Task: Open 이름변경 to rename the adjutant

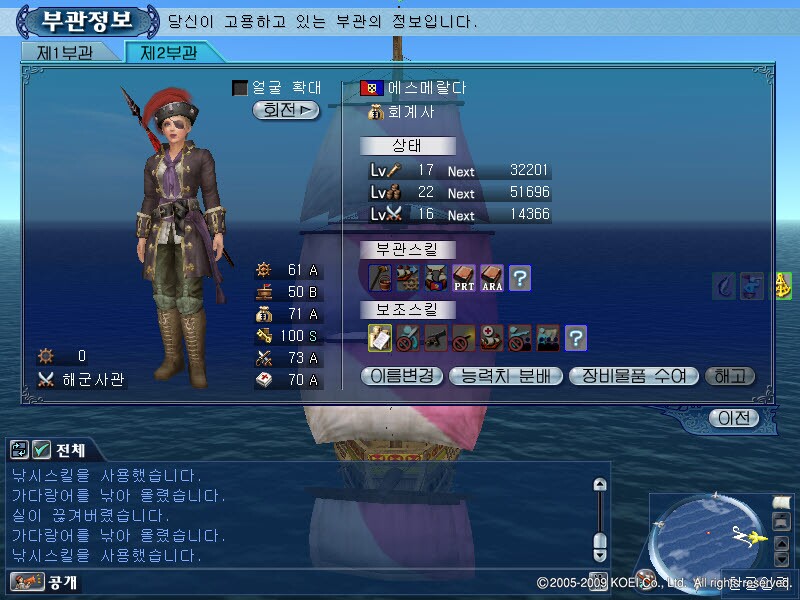Action: [399, 377]
